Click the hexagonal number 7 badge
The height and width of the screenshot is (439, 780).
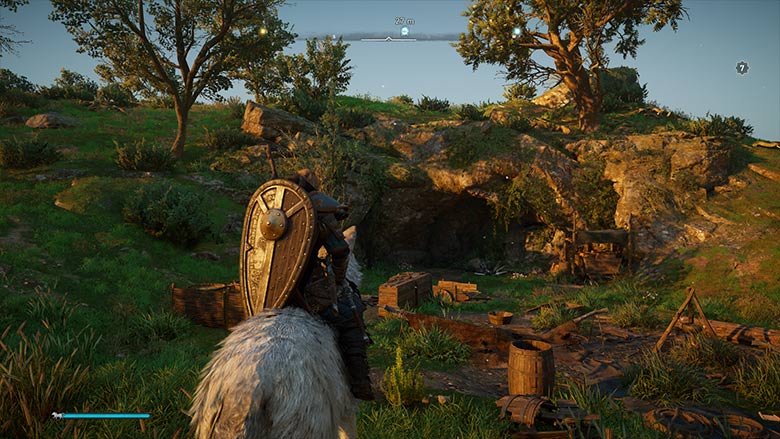tap(742, 68)
